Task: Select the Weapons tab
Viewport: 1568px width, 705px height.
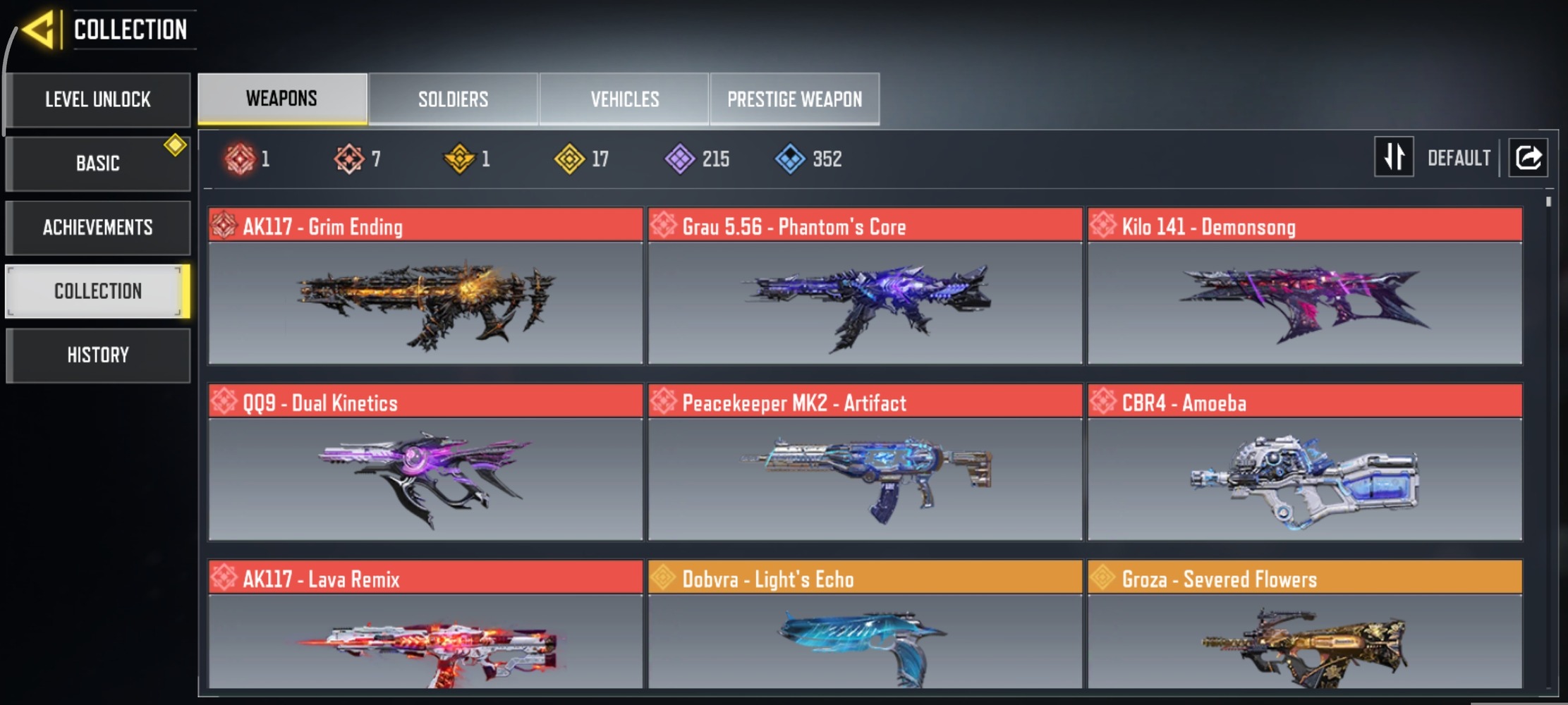Action: coord(282,99)
